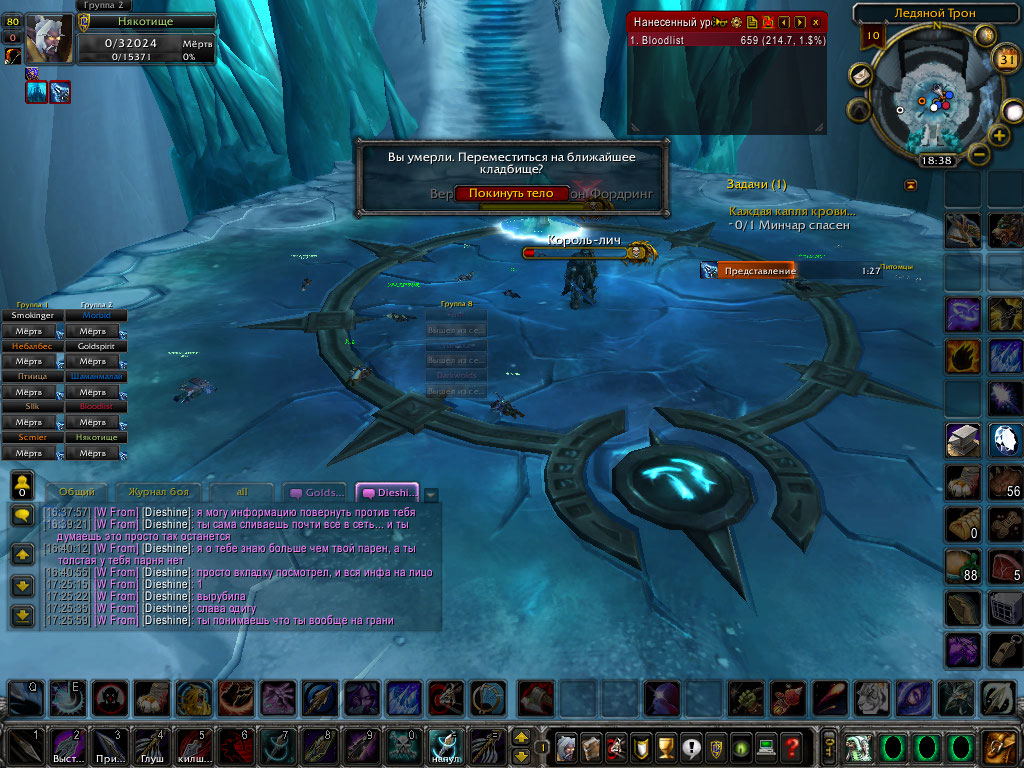Click the red Покинуть тело button
This screenshot has height=768, width=1024.
[512, 193]
